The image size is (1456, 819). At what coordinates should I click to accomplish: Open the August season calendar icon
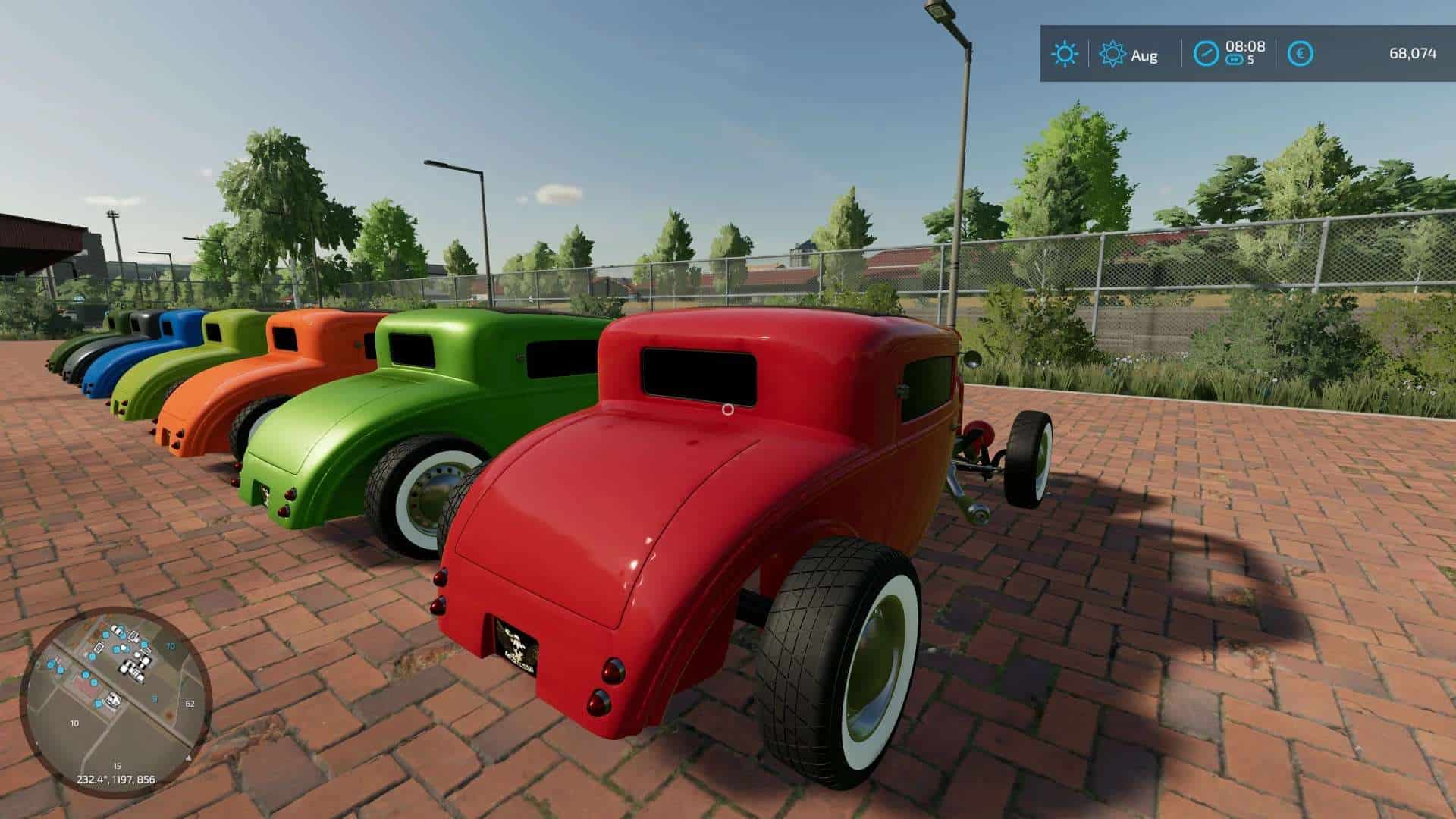(x=1112, y=55)
